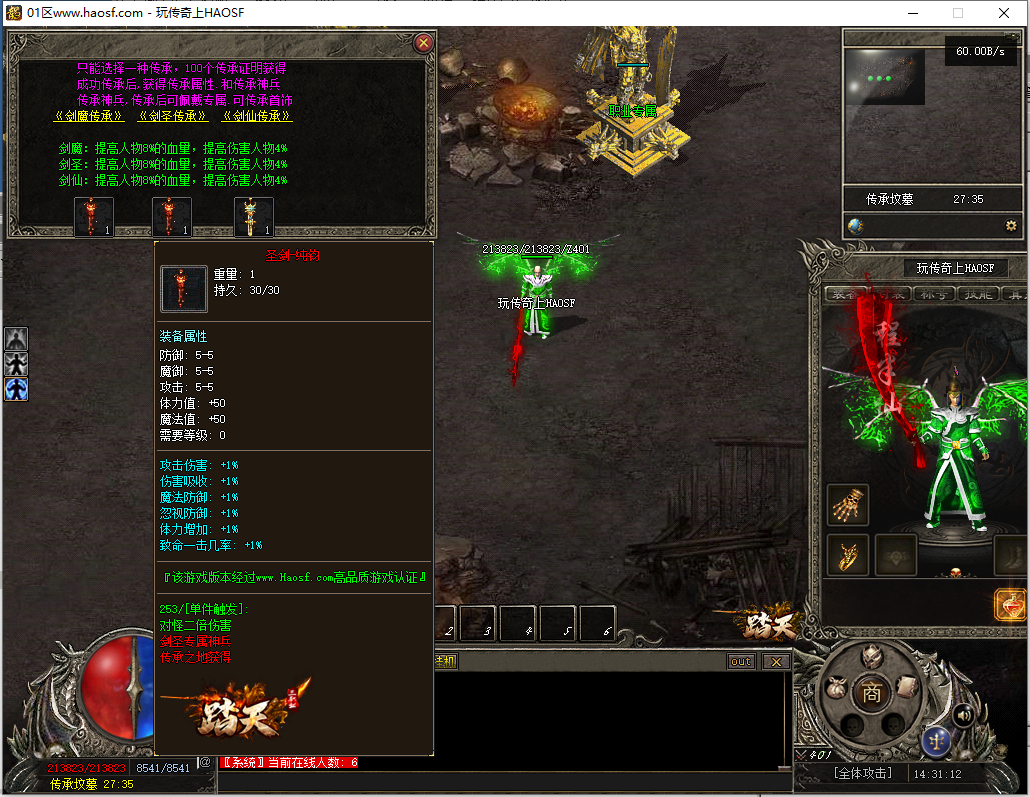Screen dimensions: 1030x797
Task: Choose the 《剑魔传承》 link
Action: click(x=90, y=116)
